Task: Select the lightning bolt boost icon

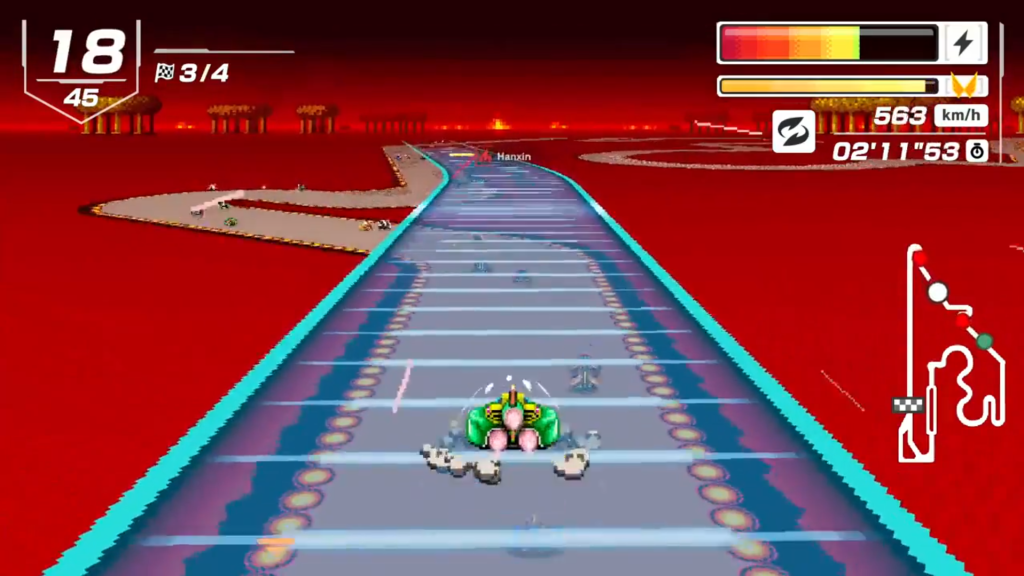Action: pyautogui.click(x=965, y=43)
